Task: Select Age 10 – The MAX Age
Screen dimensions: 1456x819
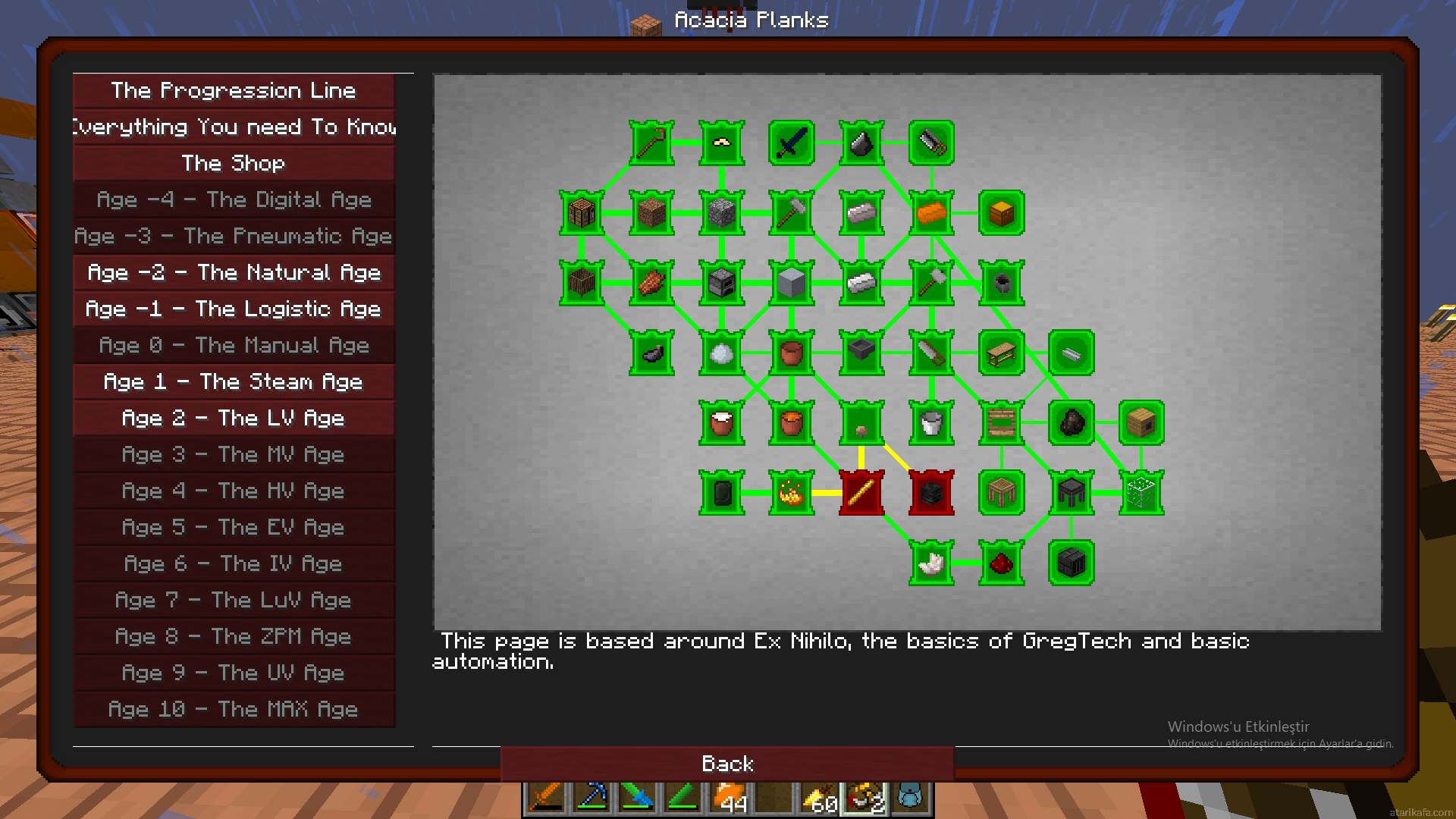Action: coord(234,710)
